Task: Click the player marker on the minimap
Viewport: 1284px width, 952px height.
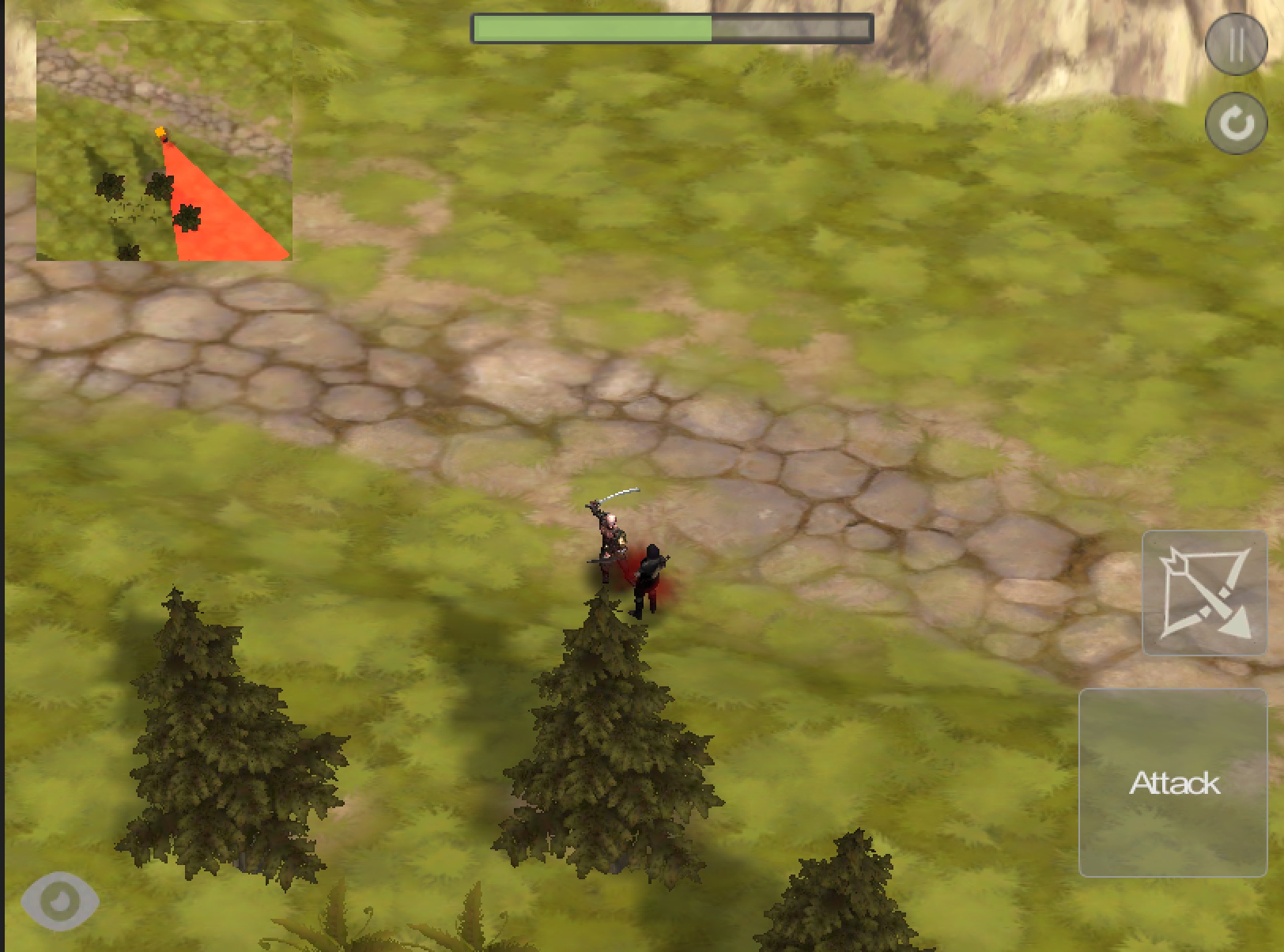Action: 161,130
